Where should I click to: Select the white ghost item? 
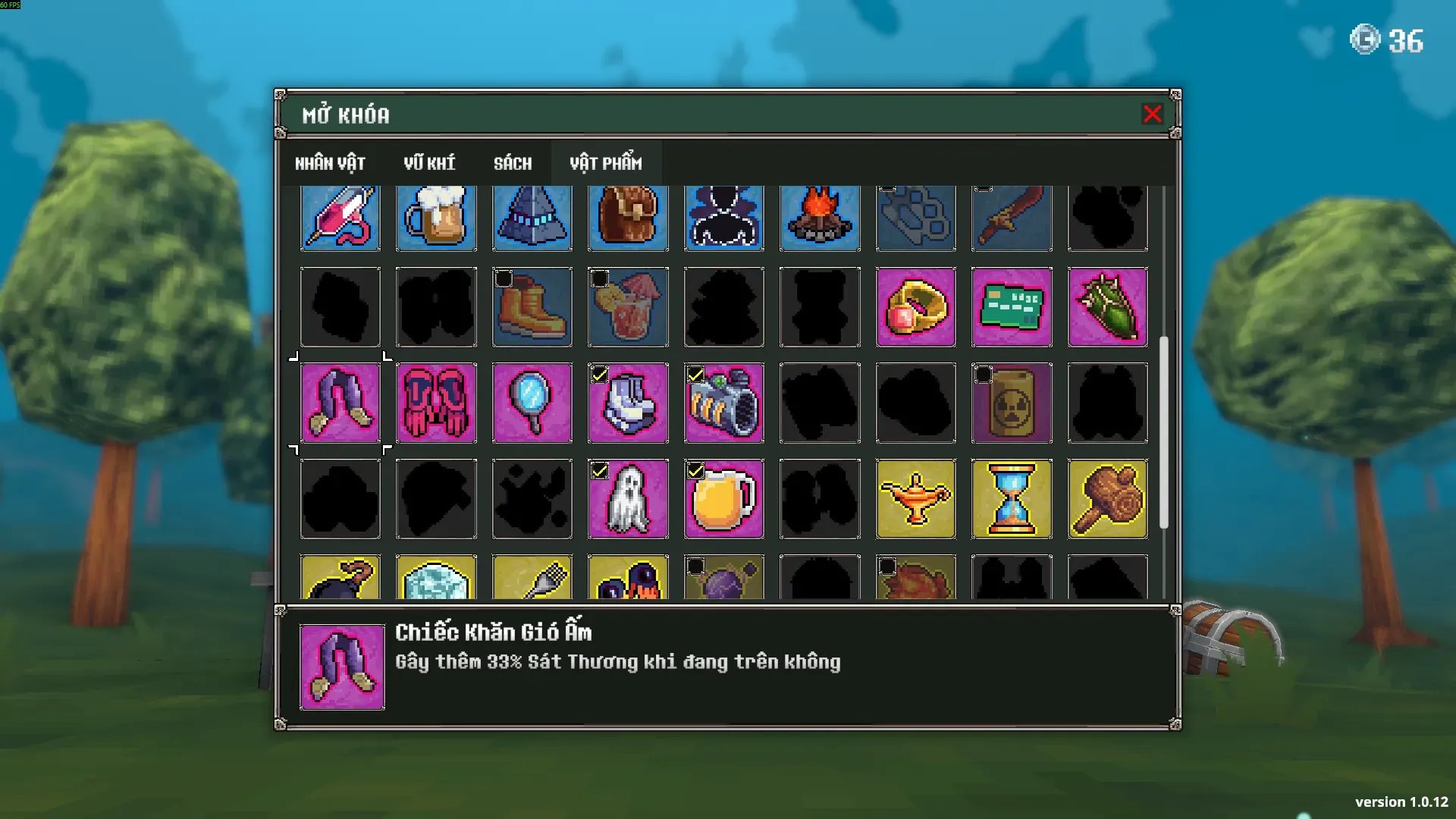(628, 499)
